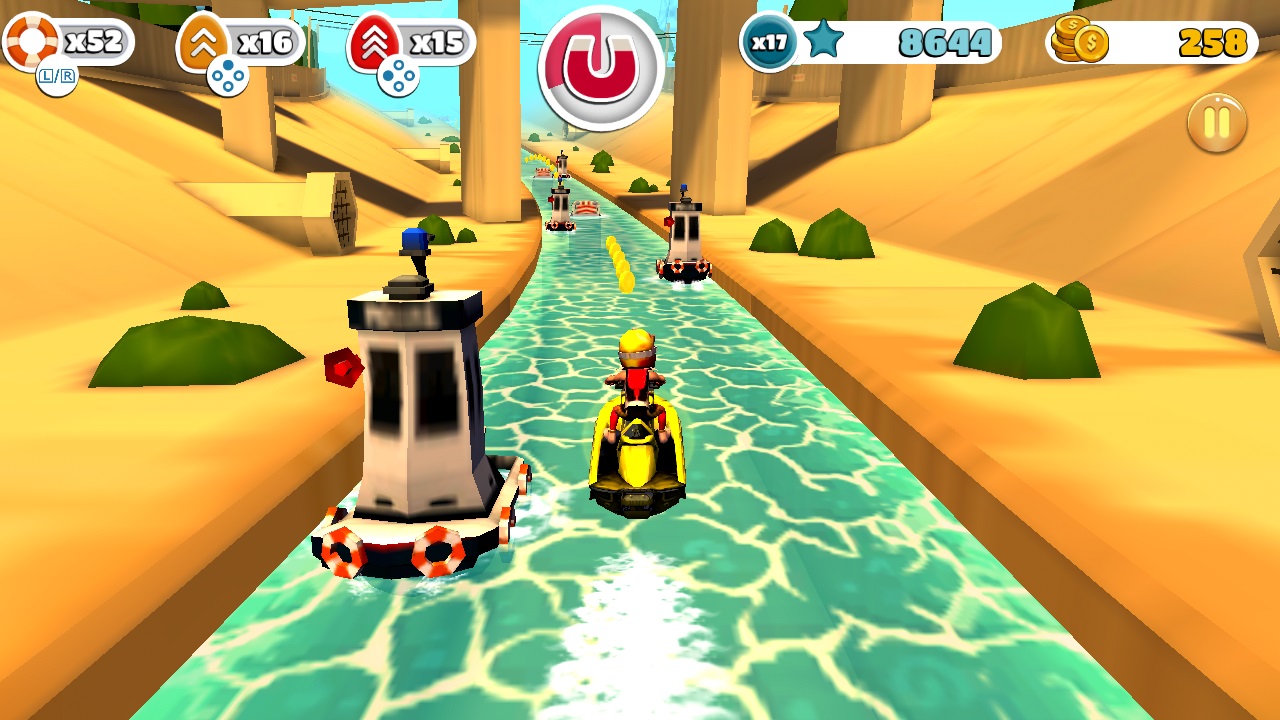Select the x17 multiplier badge
This screenshot has height=720, width=1280.
pyautogui.click(x=767, y=42)
